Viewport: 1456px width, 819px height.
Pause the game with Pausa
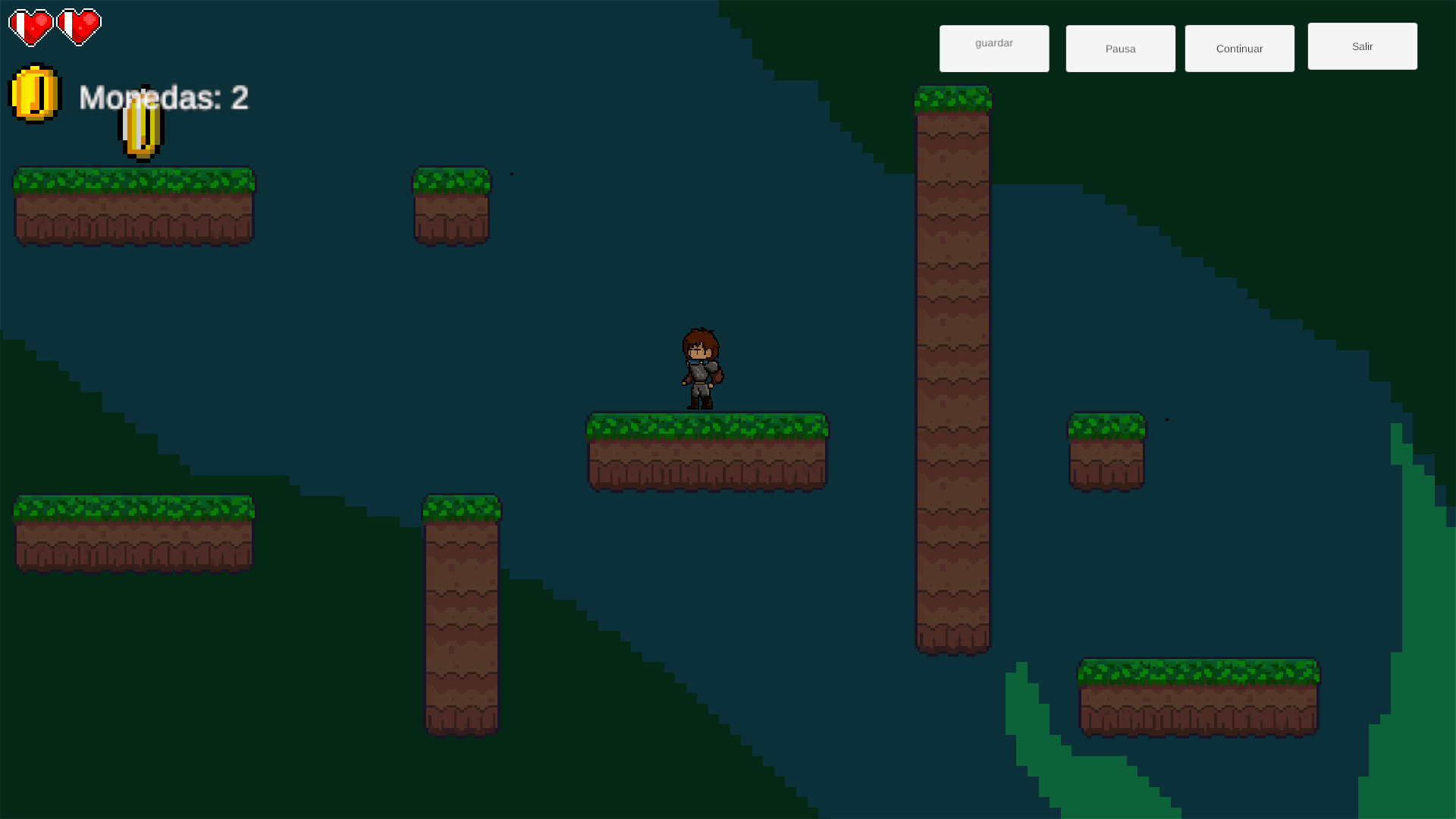tap(1120, 49)
